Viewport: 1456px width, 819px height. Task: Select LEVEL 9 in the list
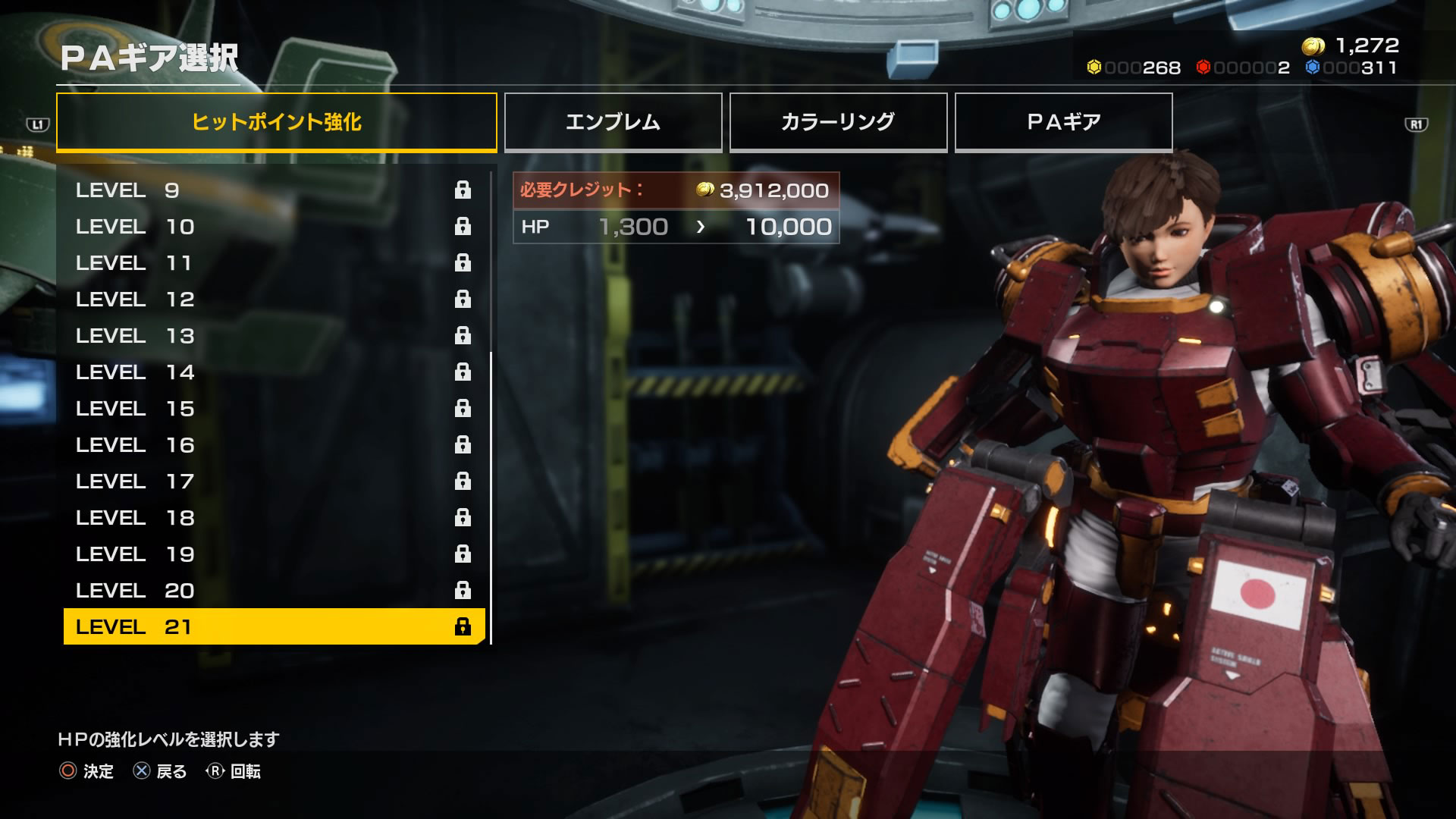tap(273, 190)
